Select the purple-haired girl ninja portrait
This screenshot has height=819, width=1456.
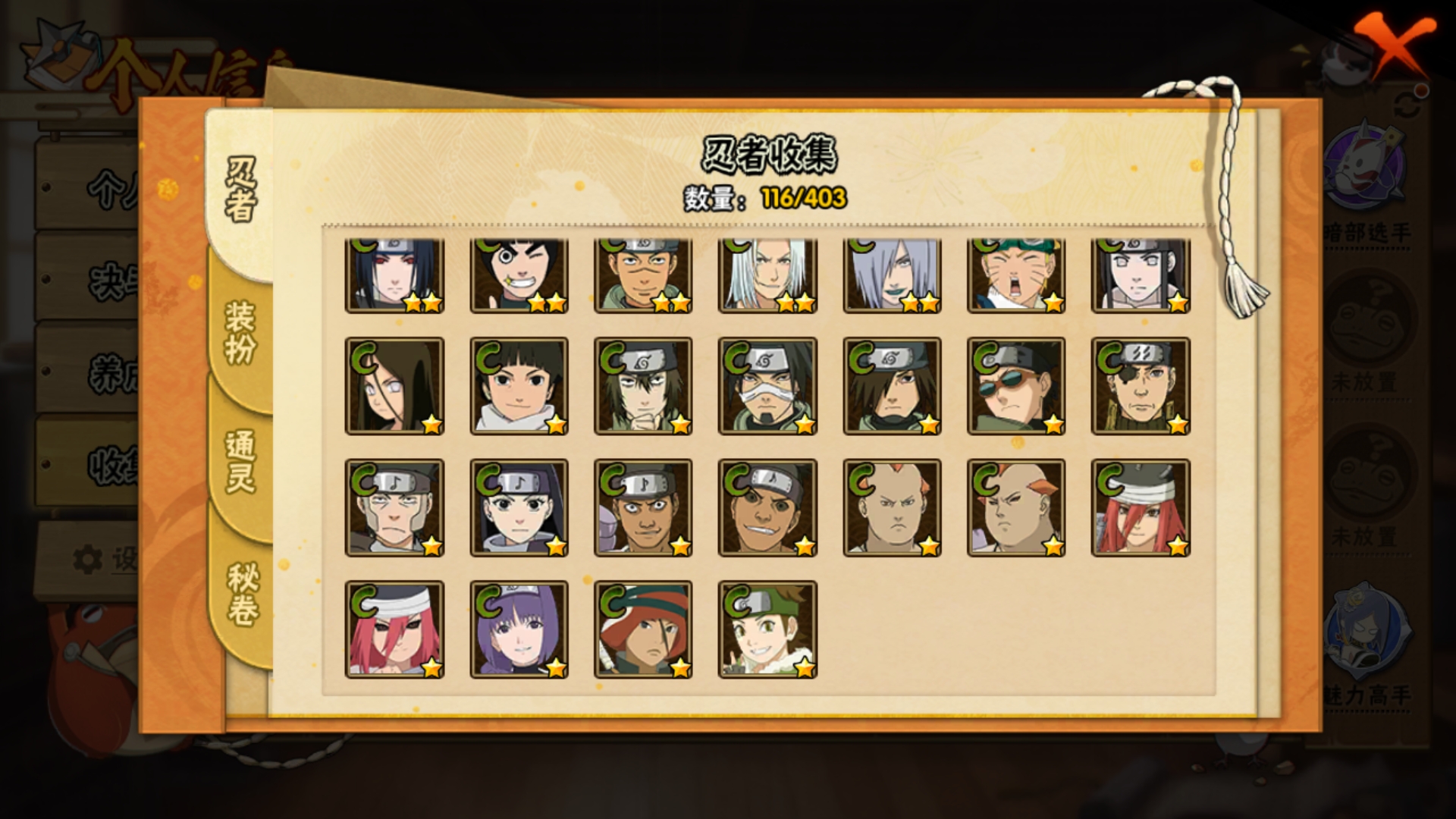coord(519,629)
